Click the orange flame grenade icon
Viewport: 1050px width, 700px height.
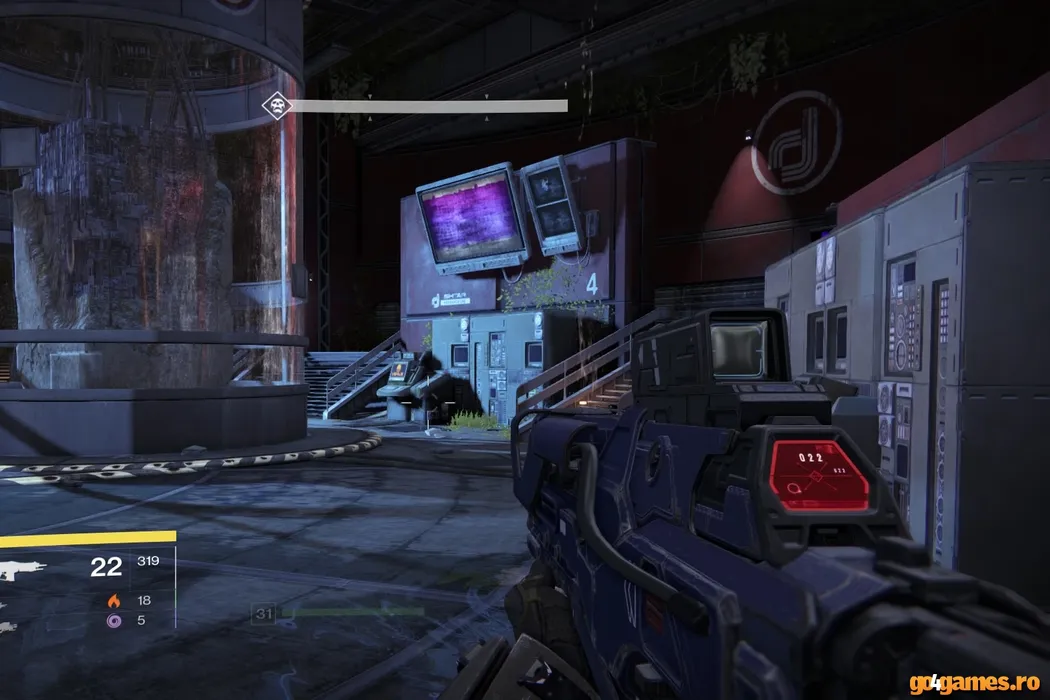click(x=112, y=600)
